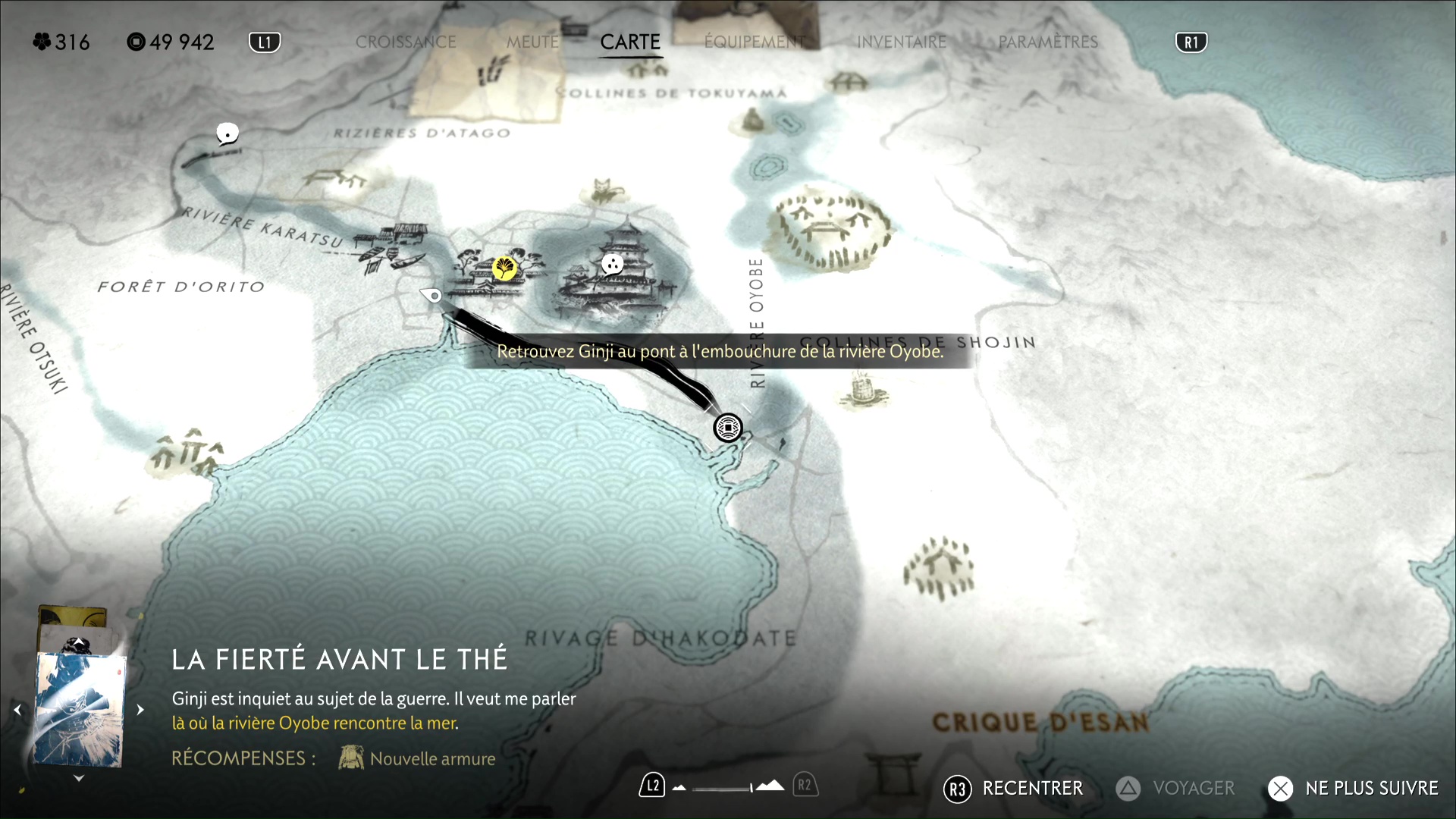Select the fox icon on the map
1456x819 pixels.
[604, 190]
